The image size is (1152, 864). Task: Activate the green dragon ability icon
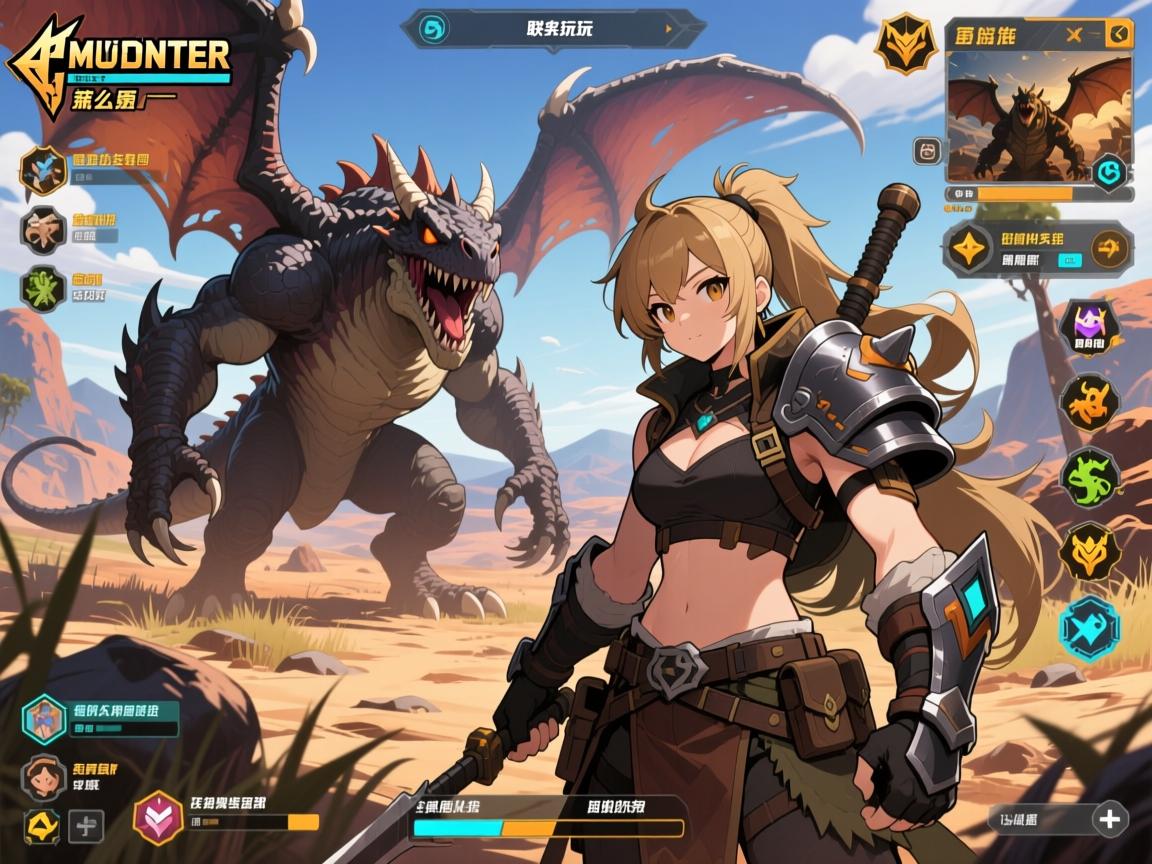(x=1089, y=477)
